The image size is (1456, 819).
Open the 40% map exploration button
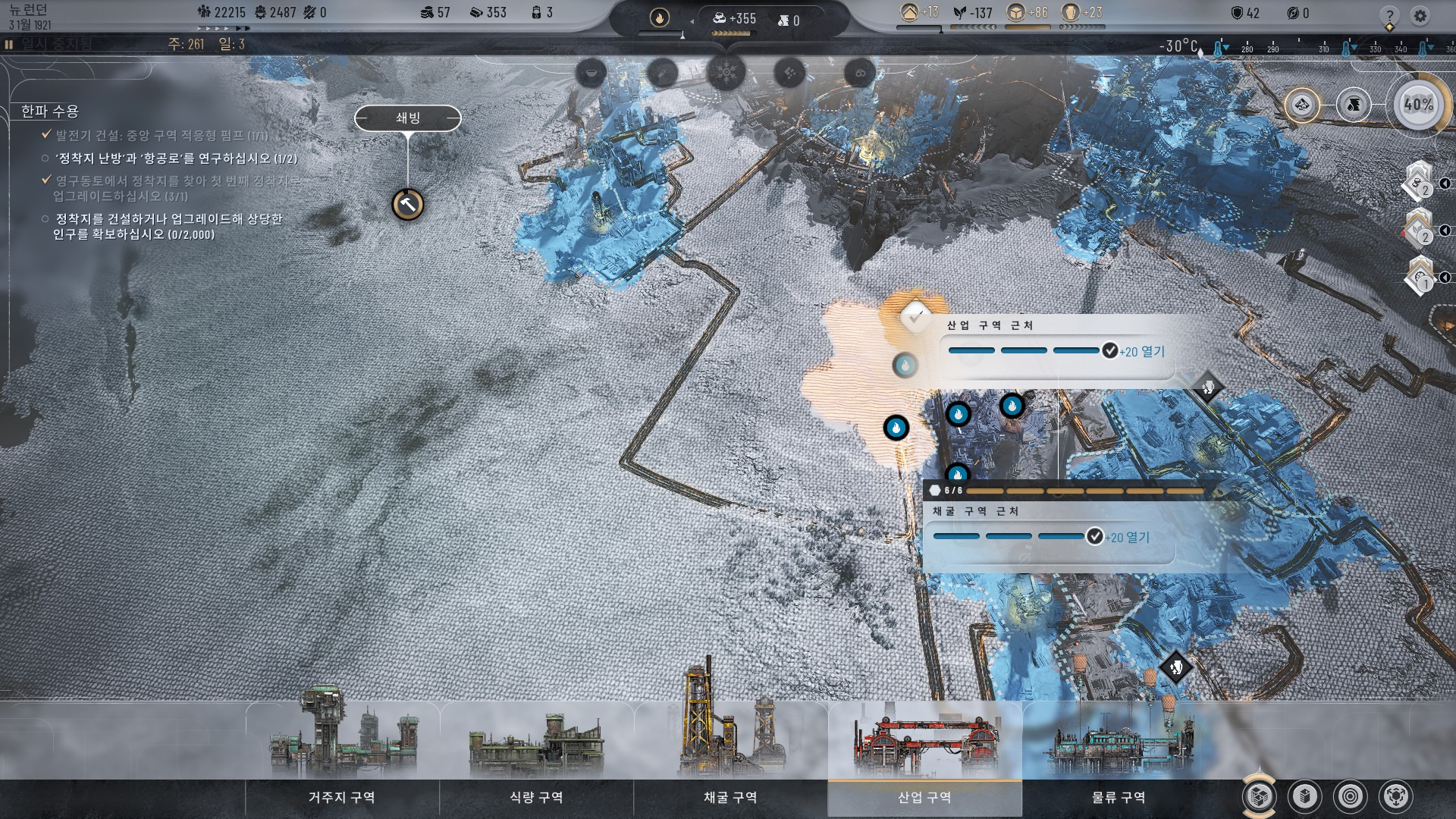click(x=1418, y=105)
